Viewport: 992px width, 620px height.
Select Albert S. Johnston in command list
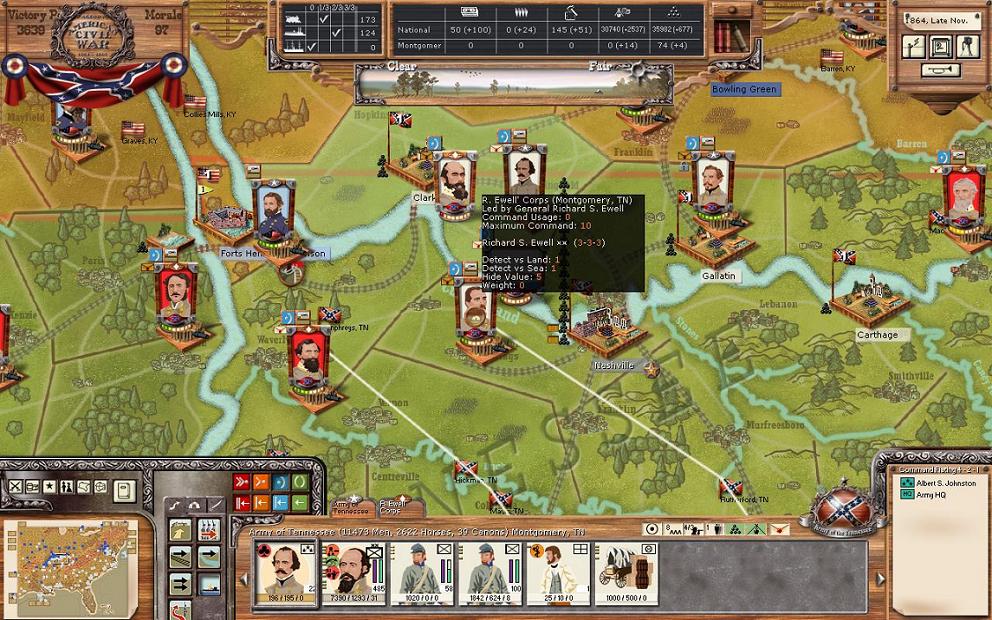tap(945, 483)
